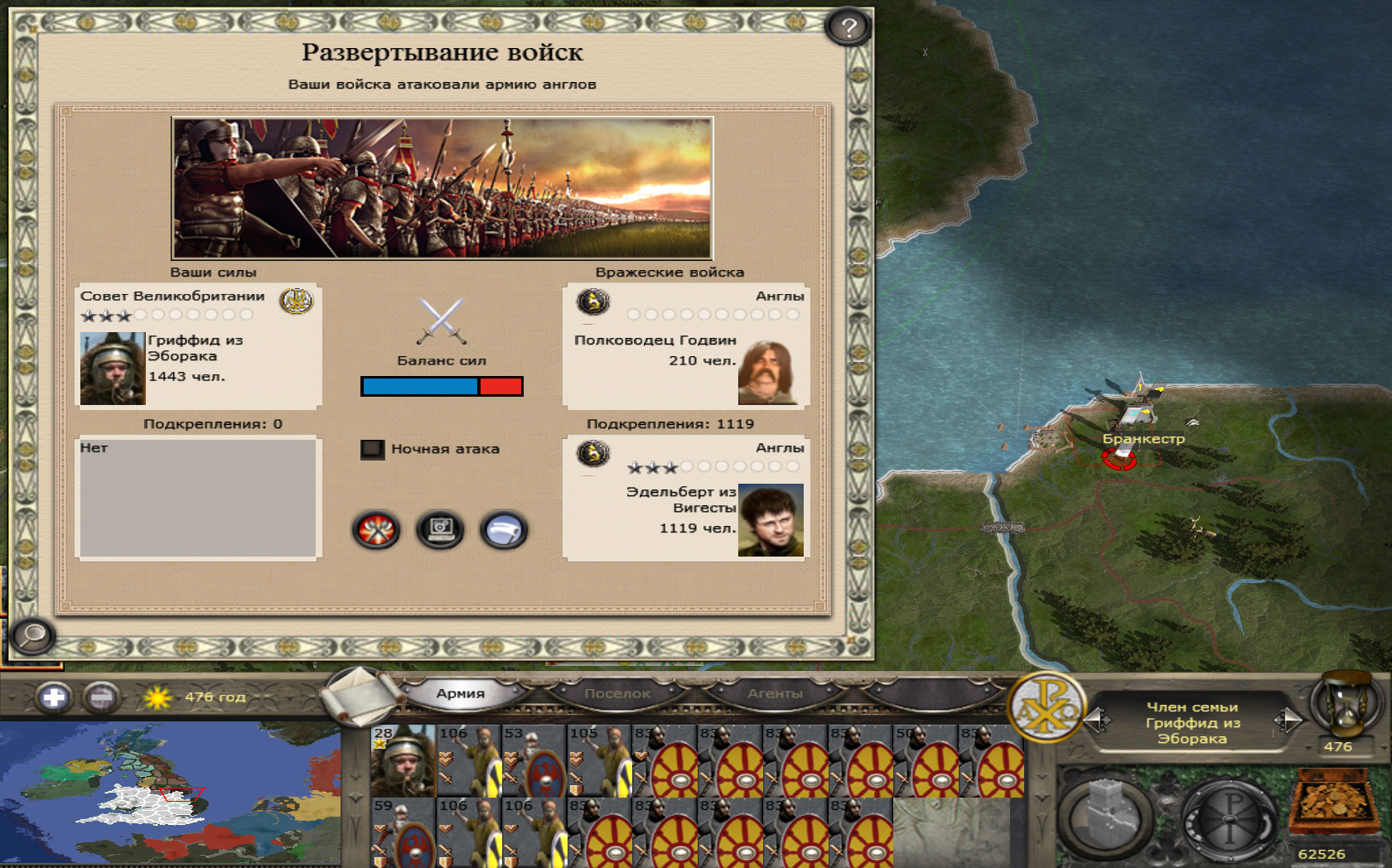View enemy general Эдельберт из Вигесты portrait

point(771,520)
